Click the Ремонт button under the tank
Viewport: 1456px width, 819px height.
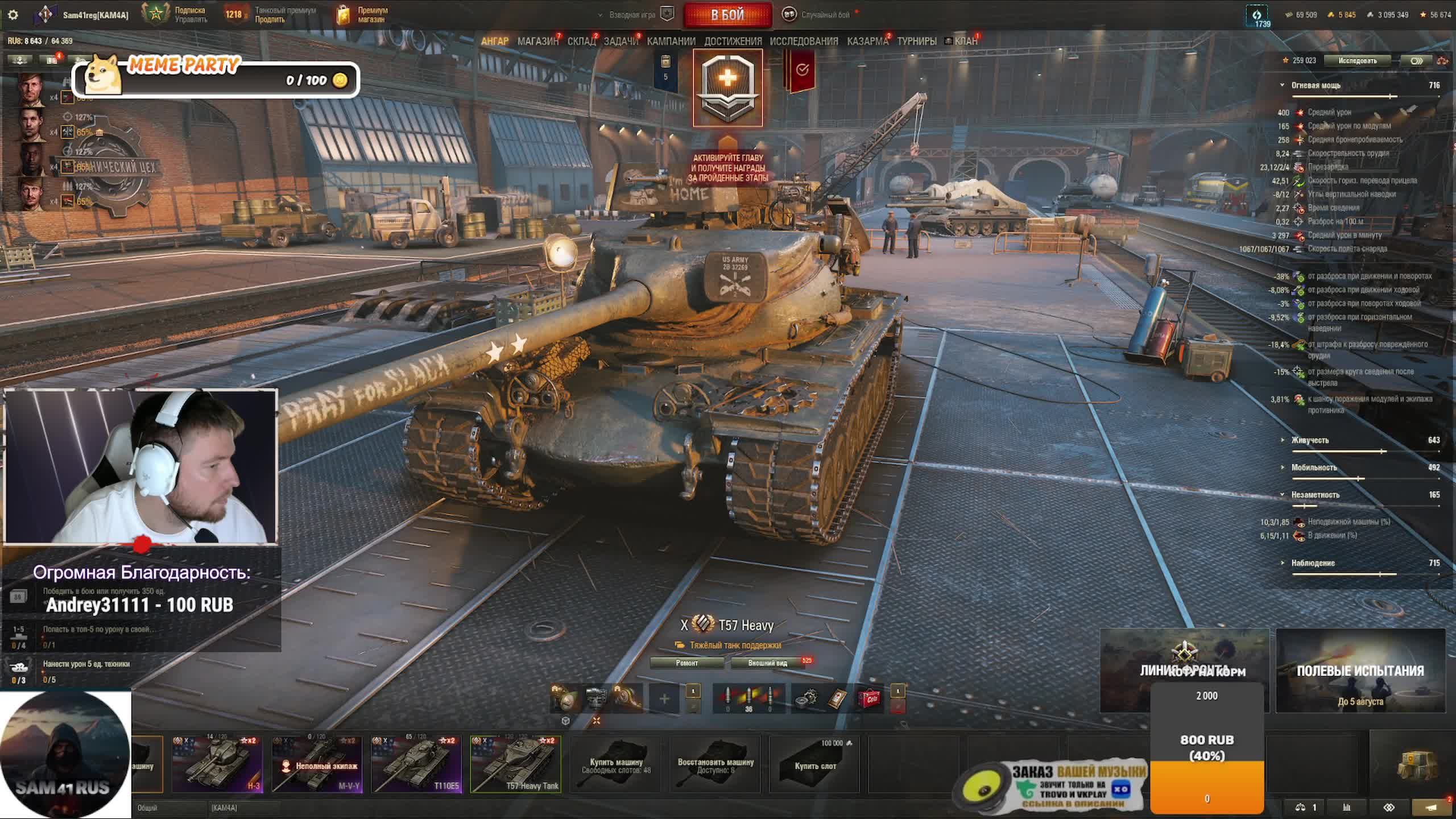click(x=687, y=663)
